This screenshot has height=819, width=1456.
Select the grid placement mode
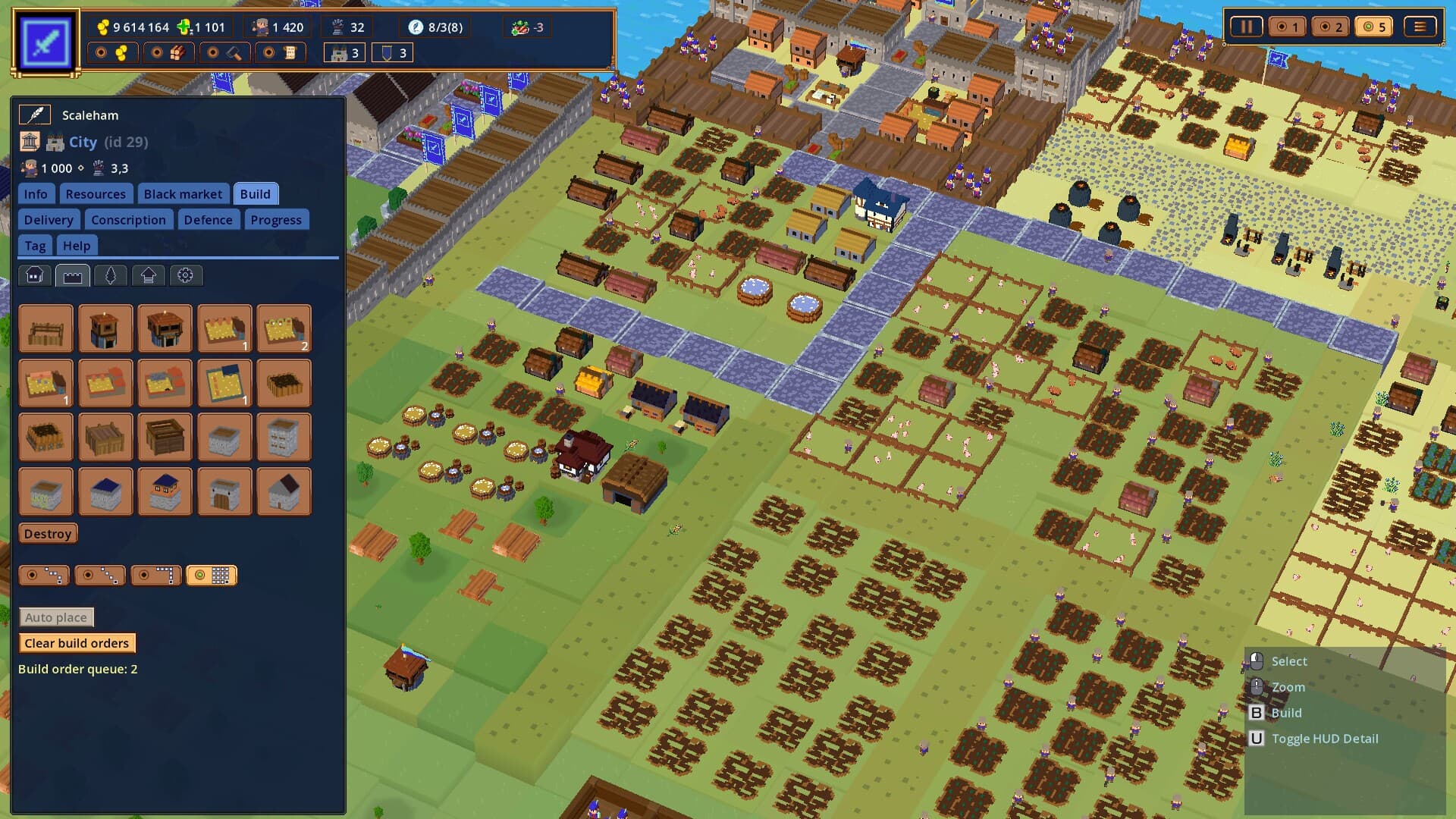[x=212, y=575]
